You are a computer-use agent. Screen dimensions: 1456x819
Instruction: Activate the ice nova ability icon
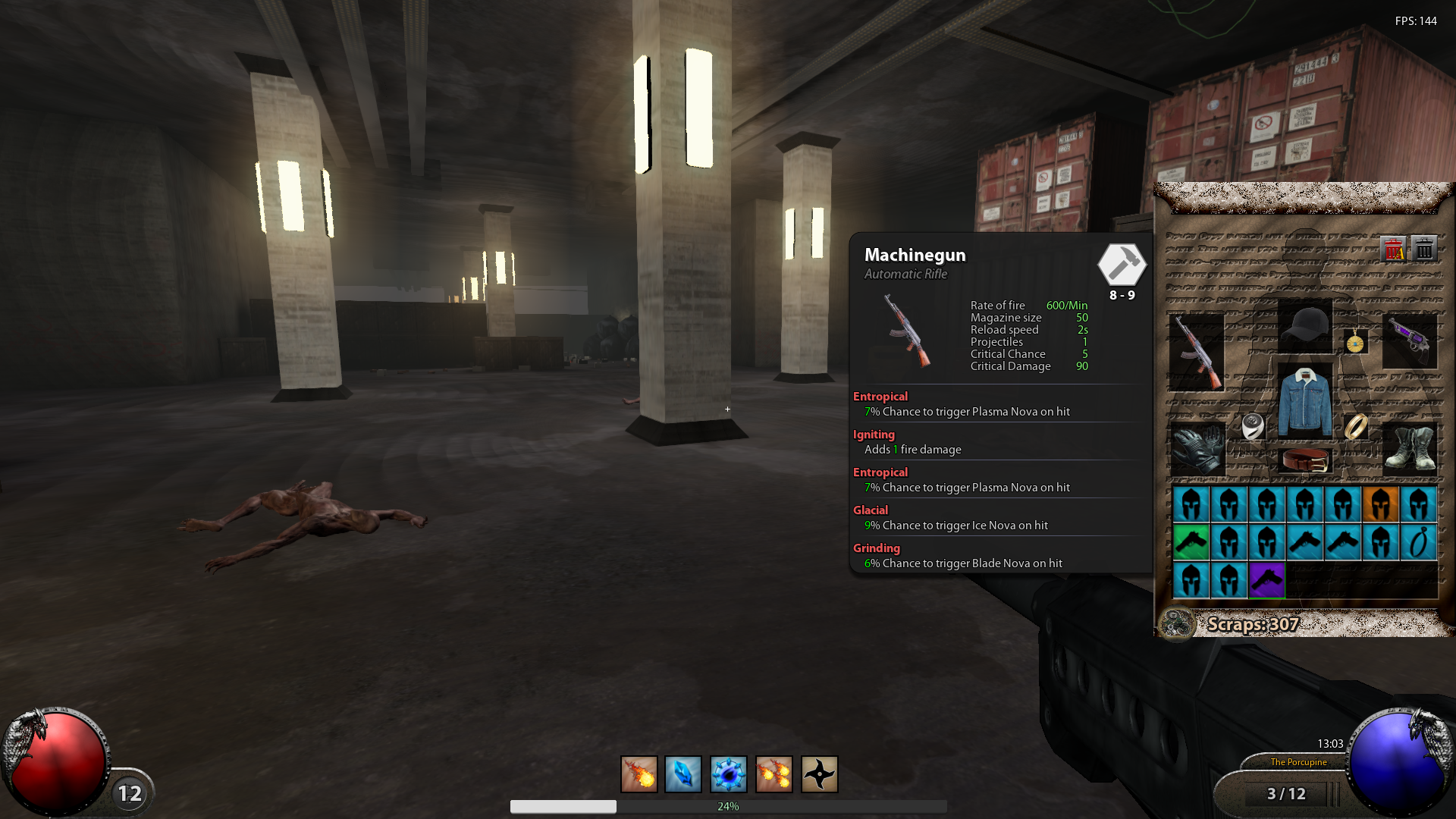pyautogui.click(x=728, y=774)
